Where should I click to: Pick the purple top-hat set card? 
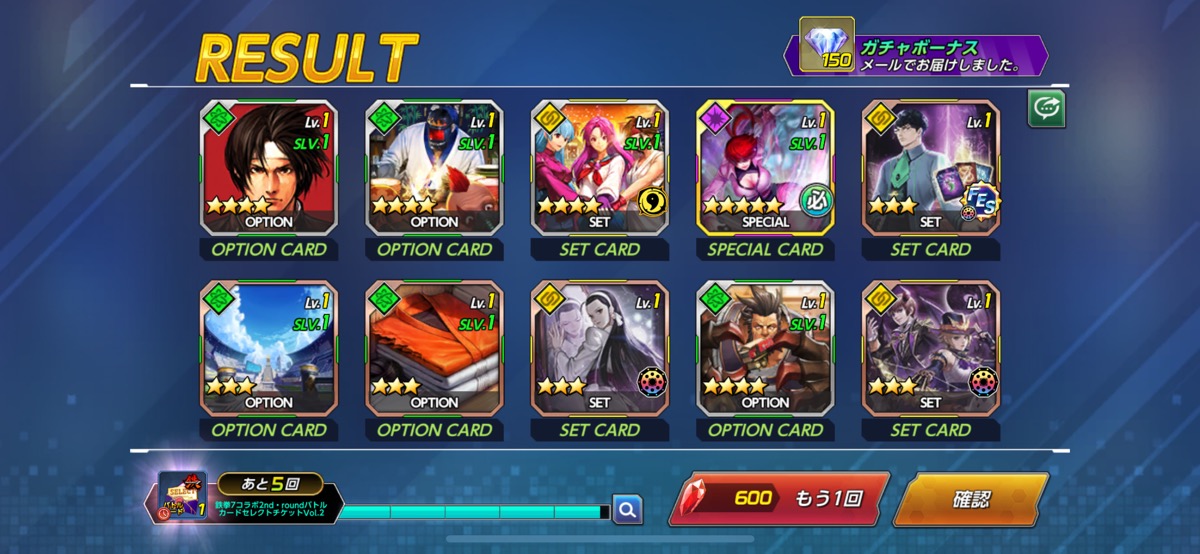click(x=930, y=348)
